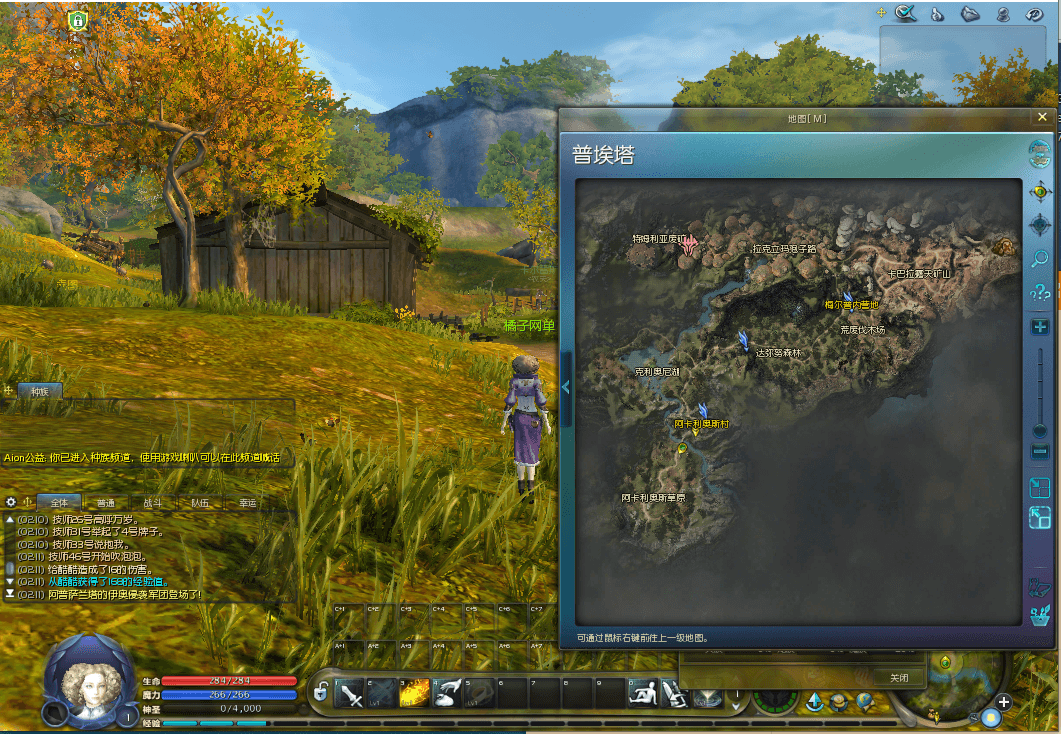This screenshot has height=734, width=1061.
Task: Click the map's zoom-in plus button
Action: (x=1040, y=327)
